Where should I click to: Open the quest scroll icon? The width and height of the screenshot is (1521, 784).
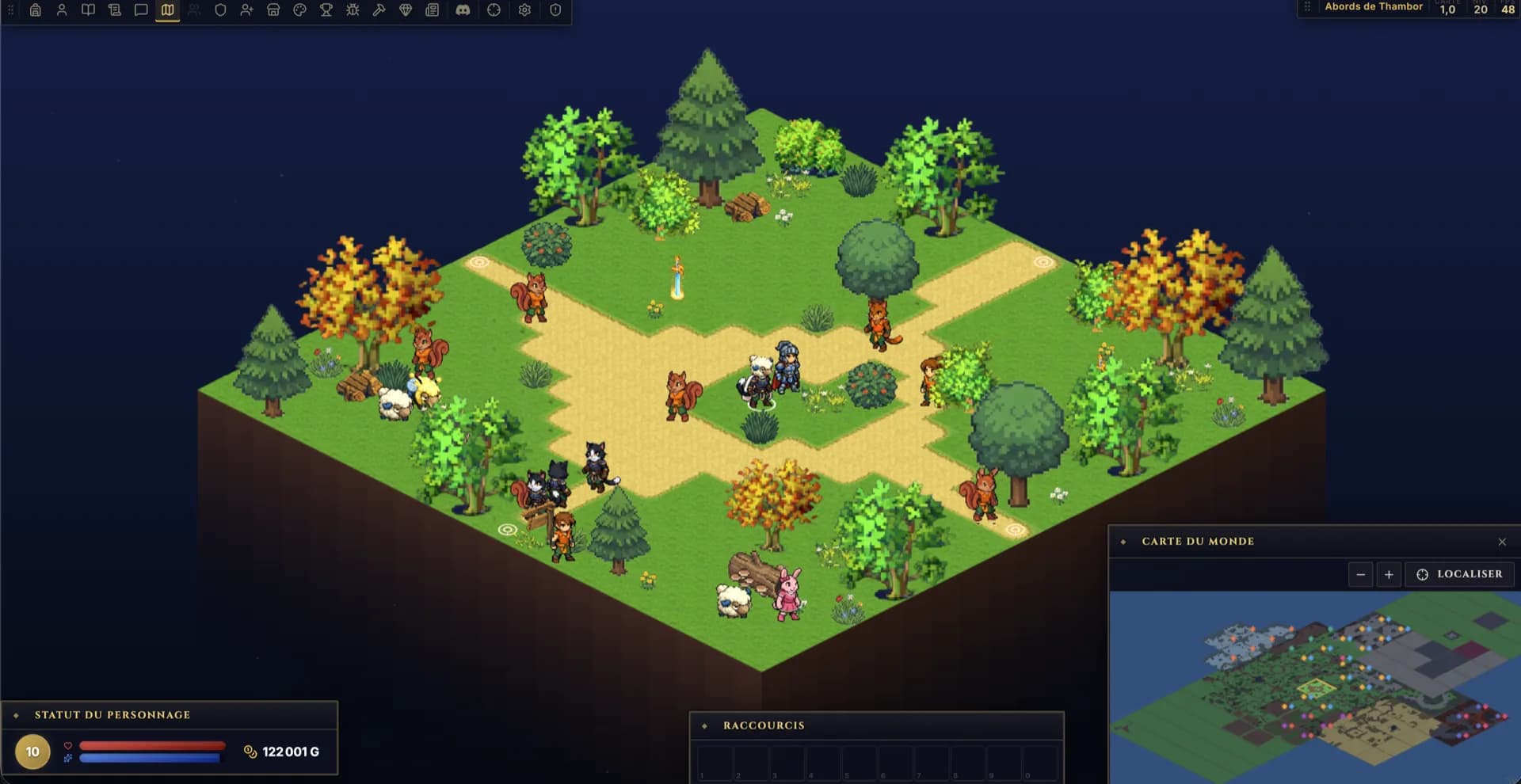coord(115,10)
